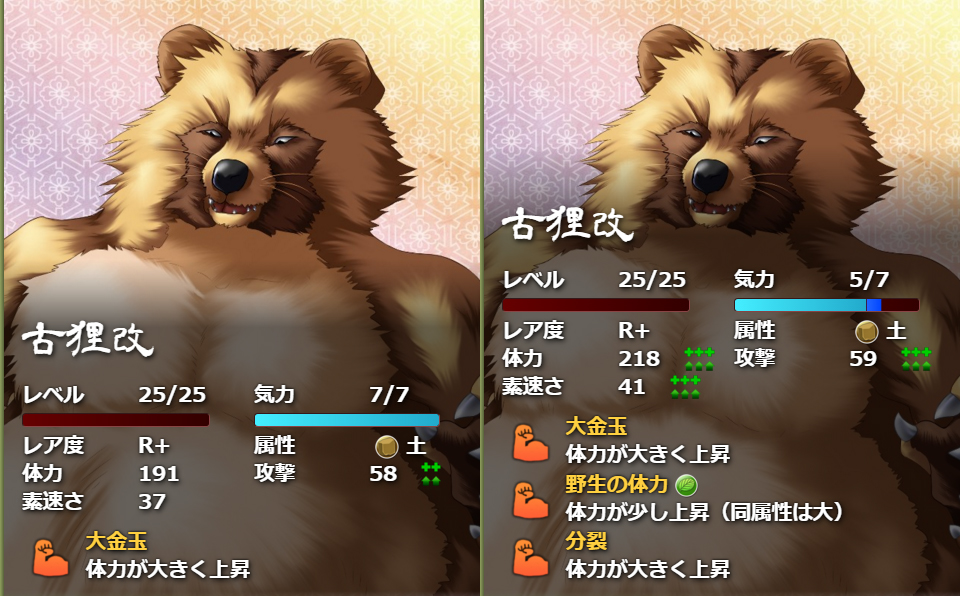The height and width of the screenshot is (596, 960).
Task: Choose 大金玉 skill on the right card
Action: click(594, 428)
